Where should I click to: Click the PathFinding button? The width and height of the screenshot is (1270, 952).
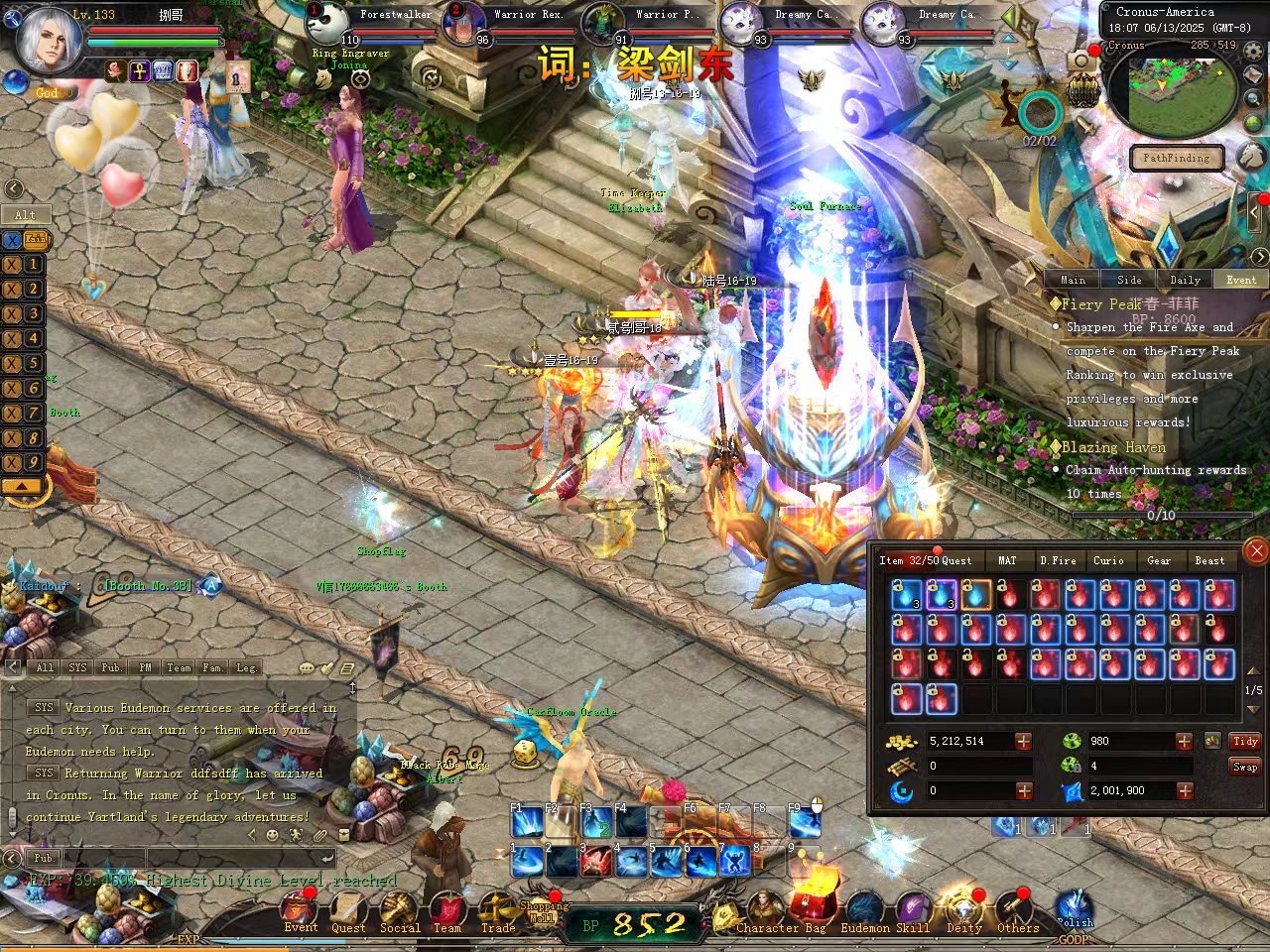1176,158
